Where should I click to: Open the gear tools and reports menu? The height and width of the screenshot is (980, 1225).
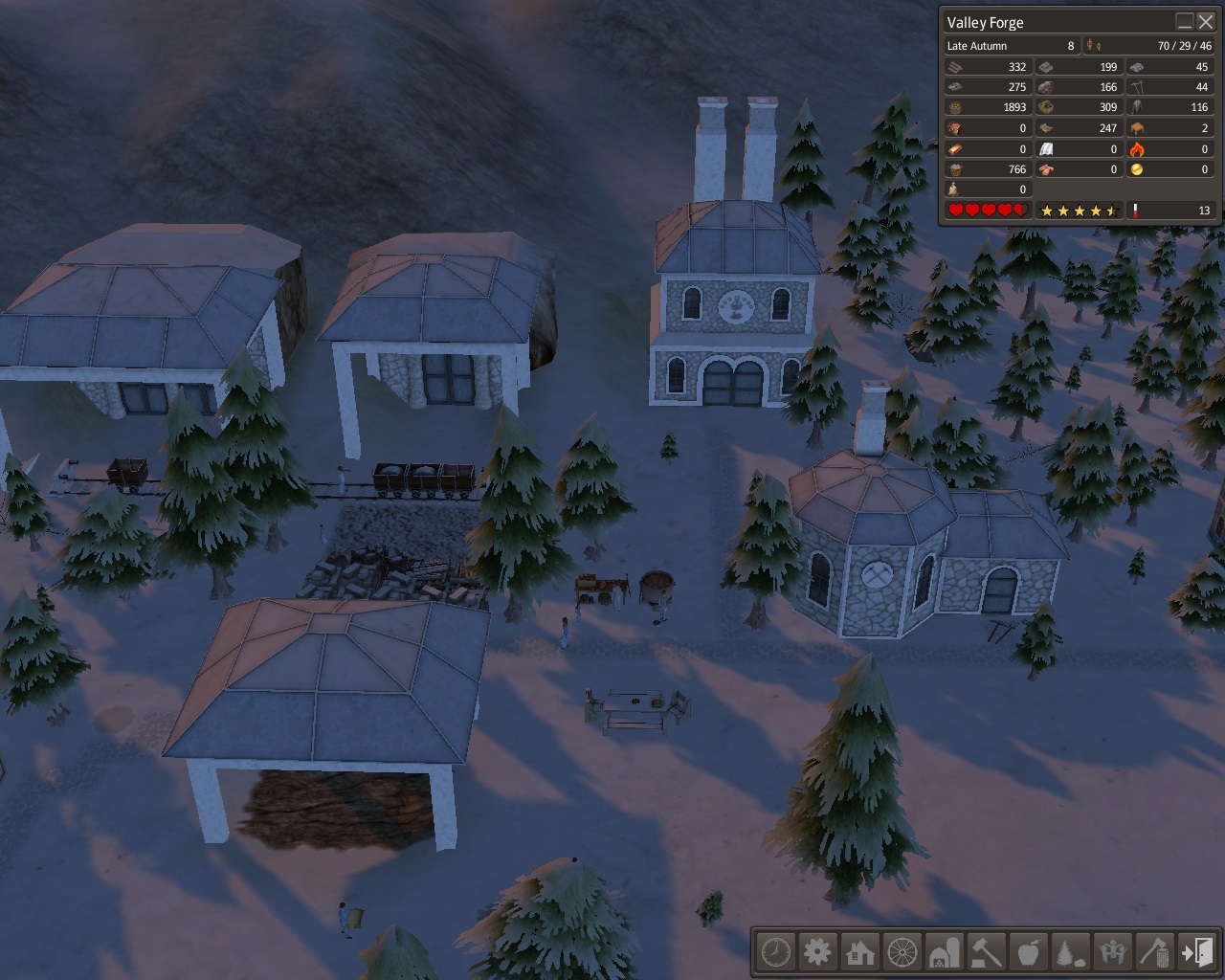[x=817, y=952]
